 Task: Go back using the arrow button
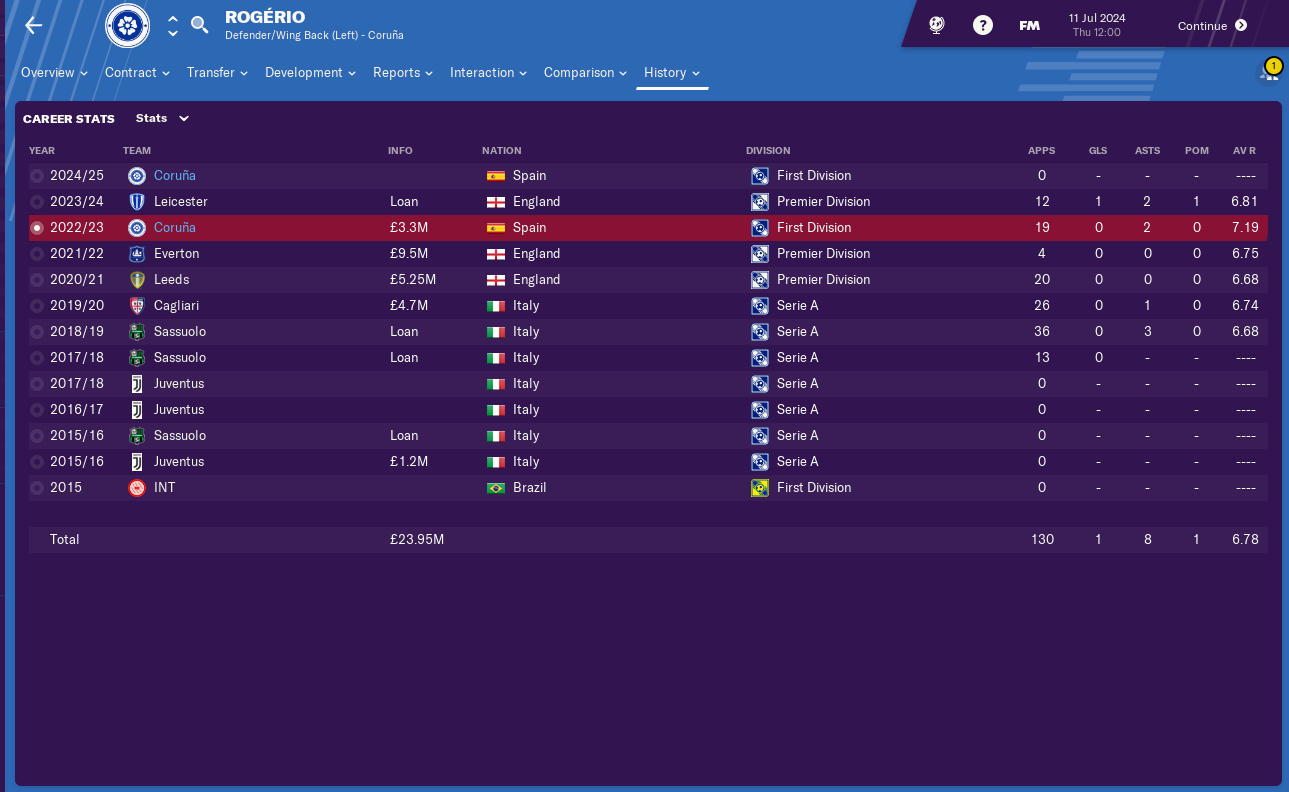tap(34, 25)
